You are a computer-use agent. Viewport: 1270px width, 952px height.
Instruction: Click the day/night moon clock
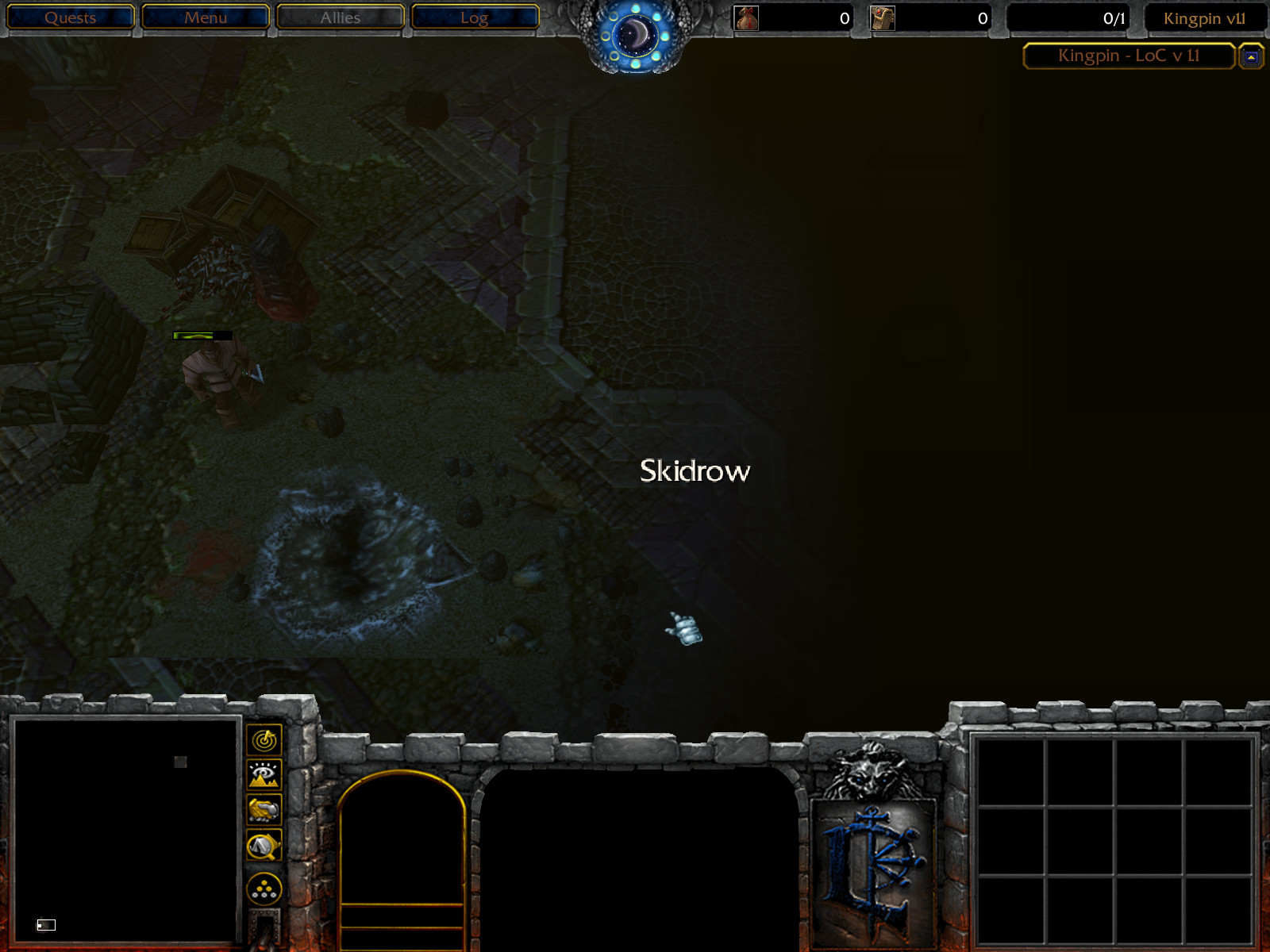click(635, 35)
